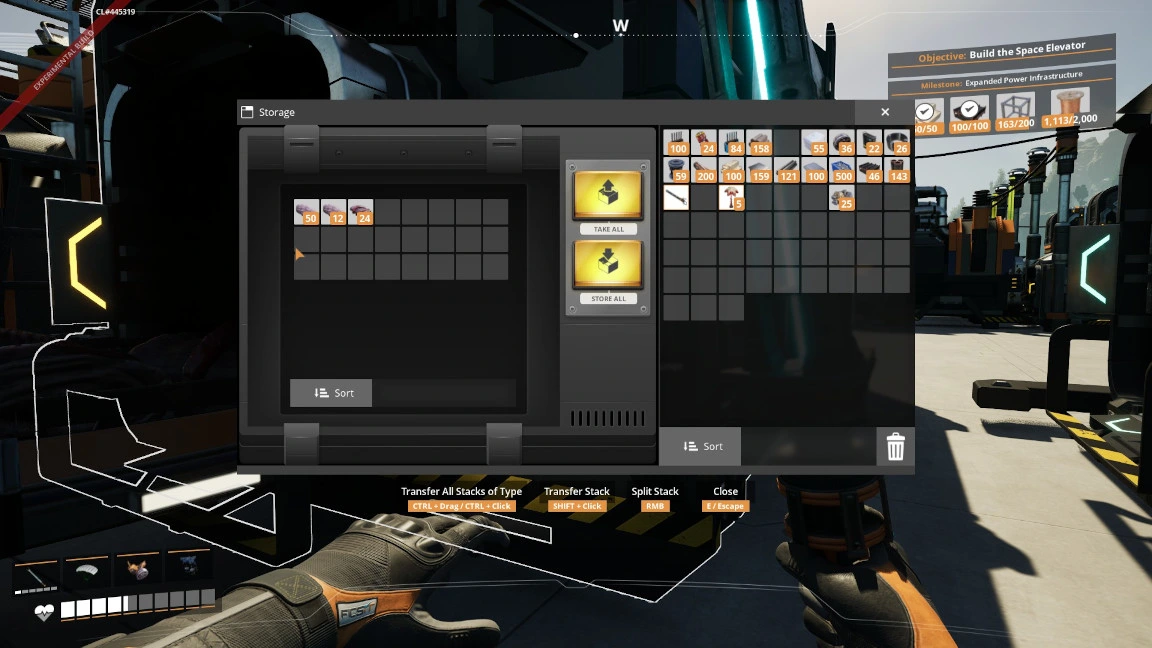Sort the player inventory

700,446
